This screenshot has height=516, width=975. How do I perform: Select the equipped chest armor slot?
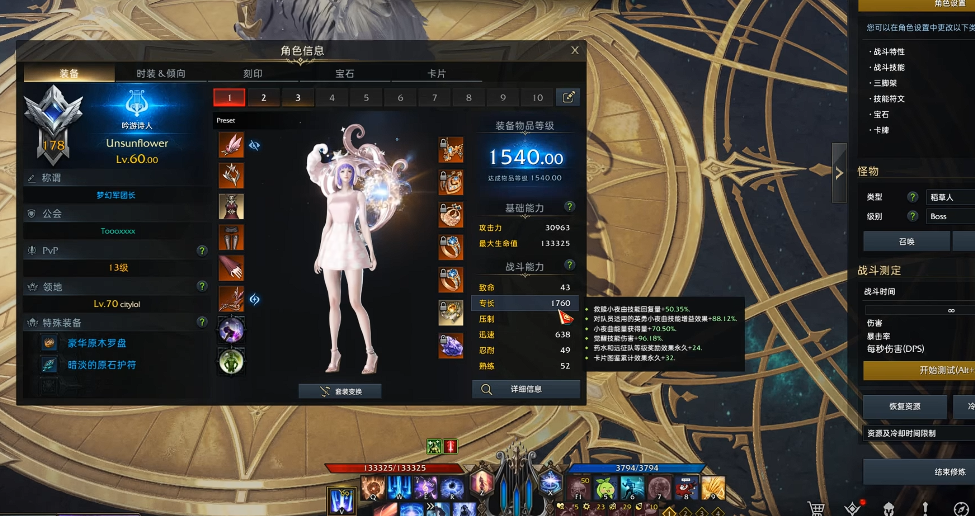point(232,206)
